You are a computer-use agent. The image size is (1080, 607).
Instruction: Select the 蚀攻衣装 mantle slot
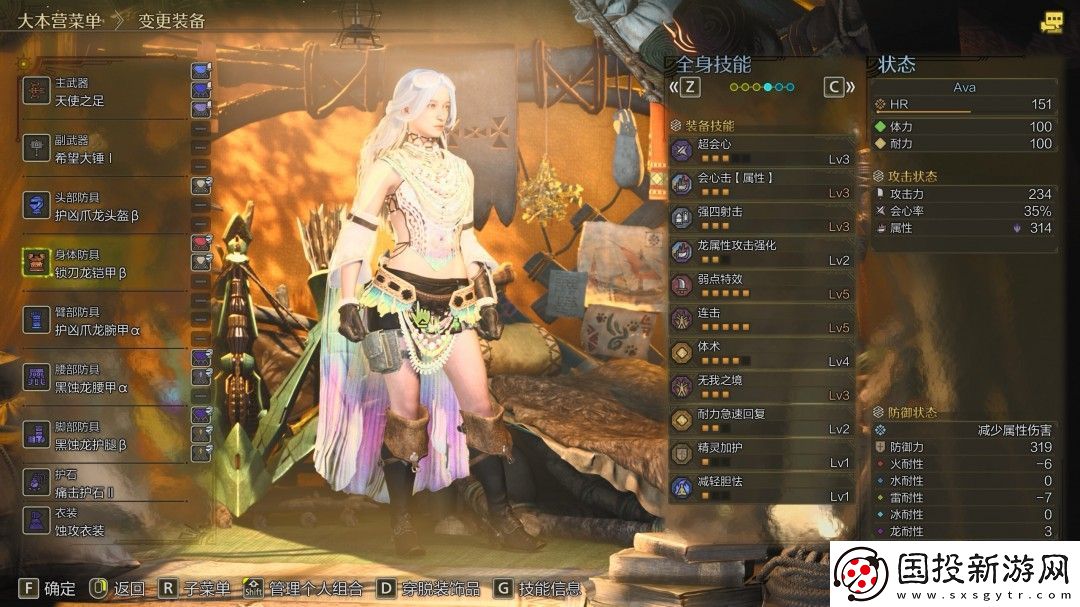tap(90, 522)
